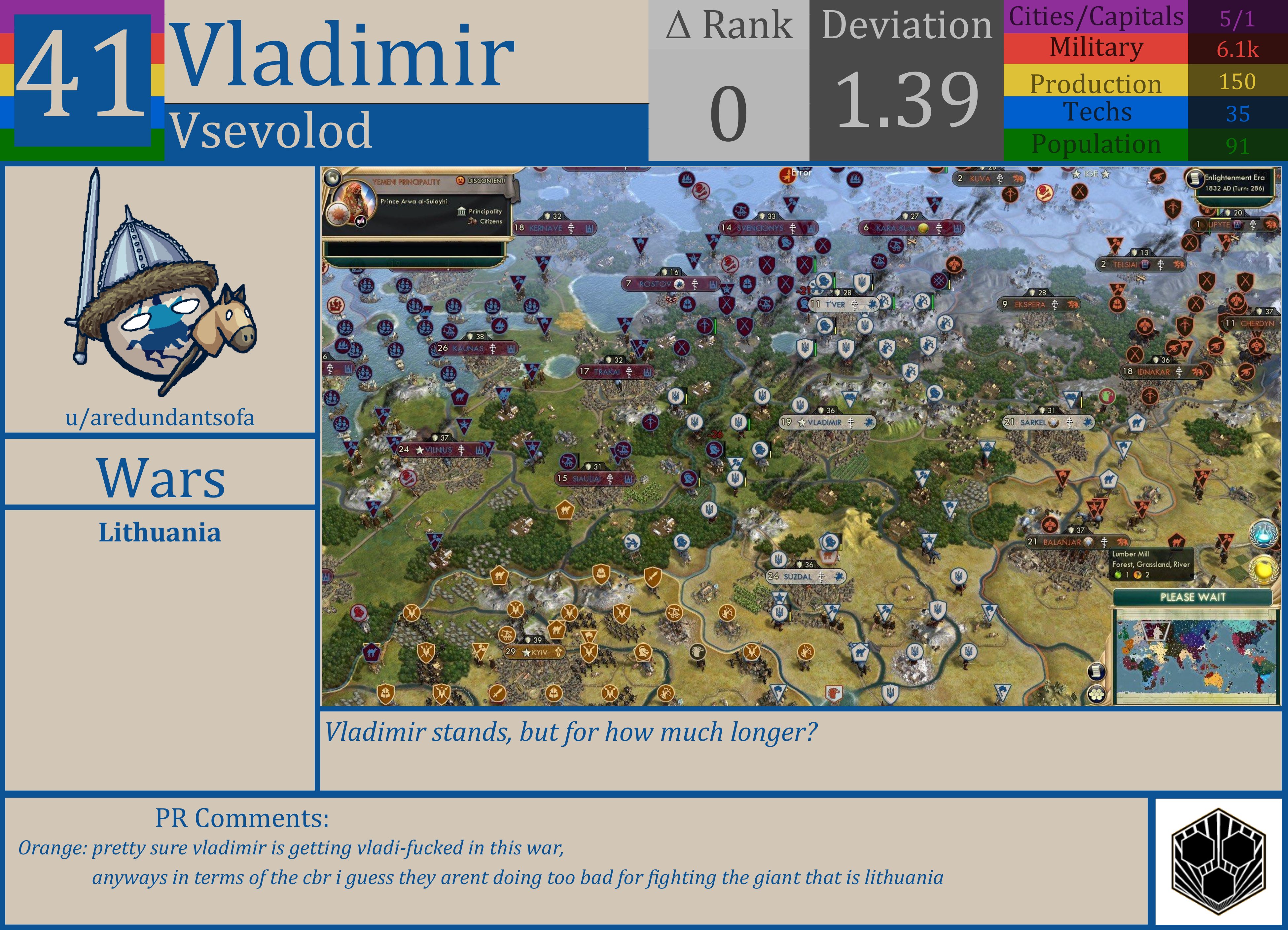
Task: Toggle the puppet city icon on Upyte's banner
Action: (x=1237, y=225)
